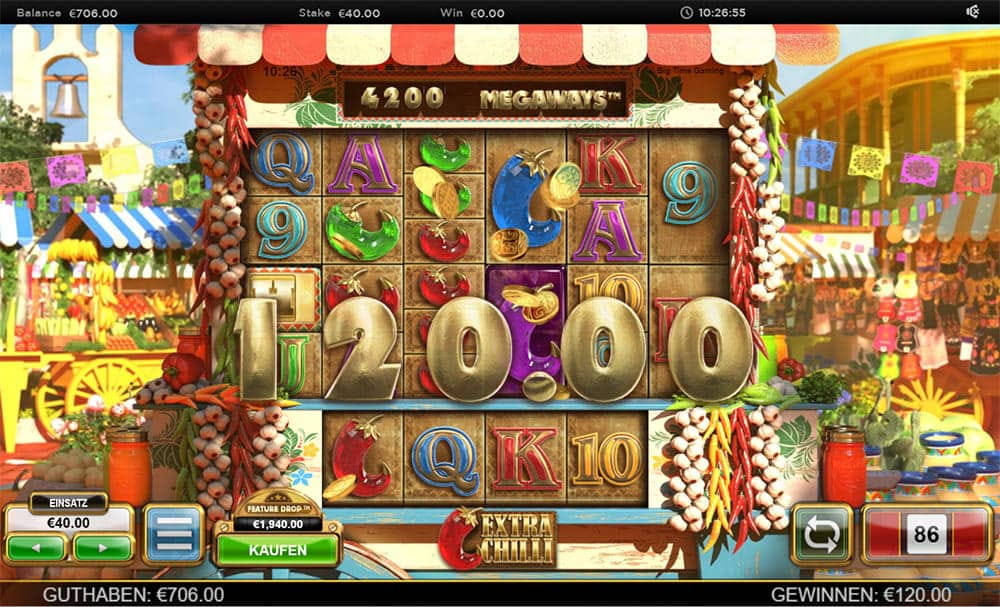
Task: Open the blue hamburger menu
Action: pyautogui.click(x=173, y=534)
